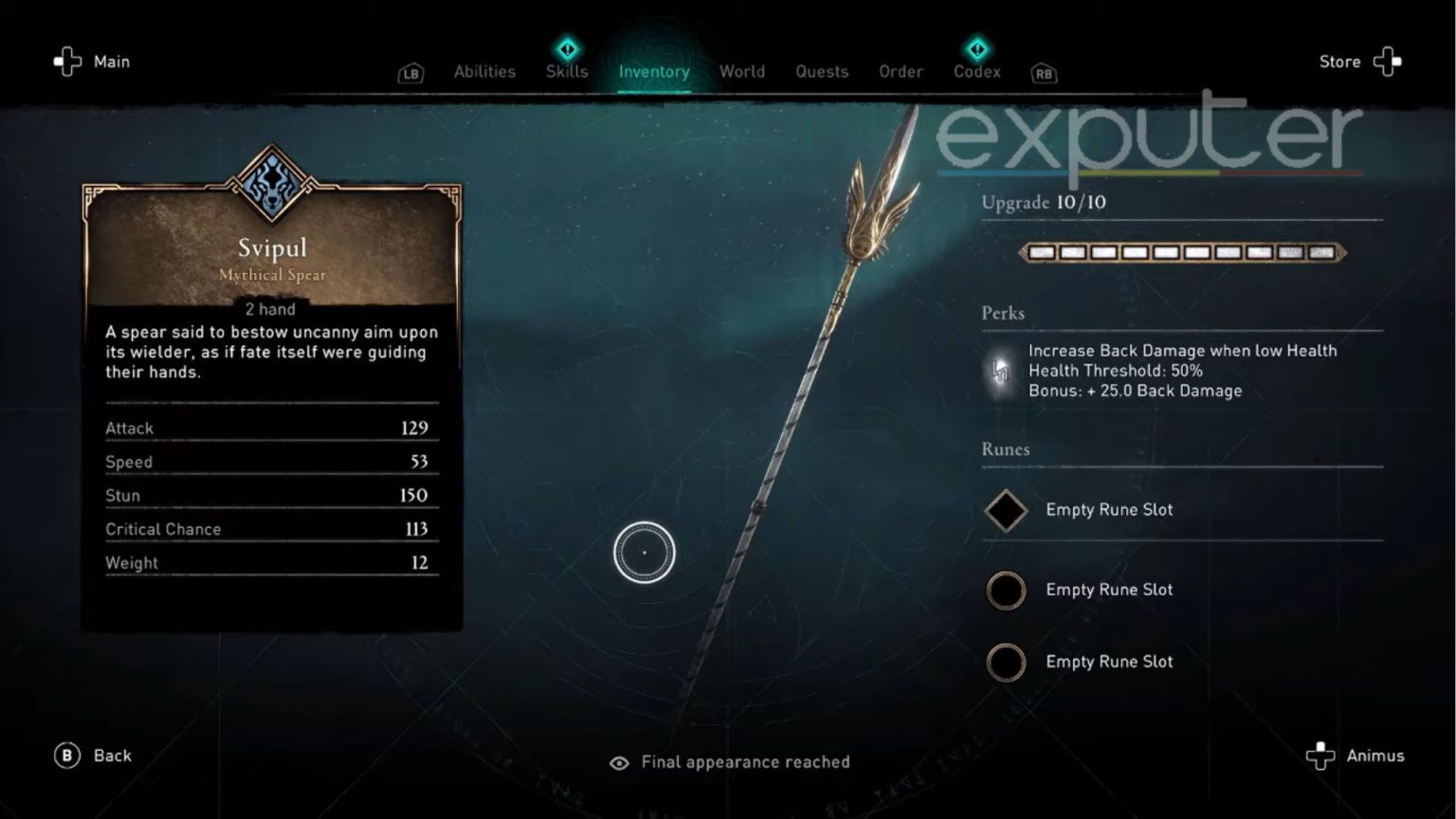Click the RB bumper icon
The image size is (1456, 819).
coord(1043,73)
